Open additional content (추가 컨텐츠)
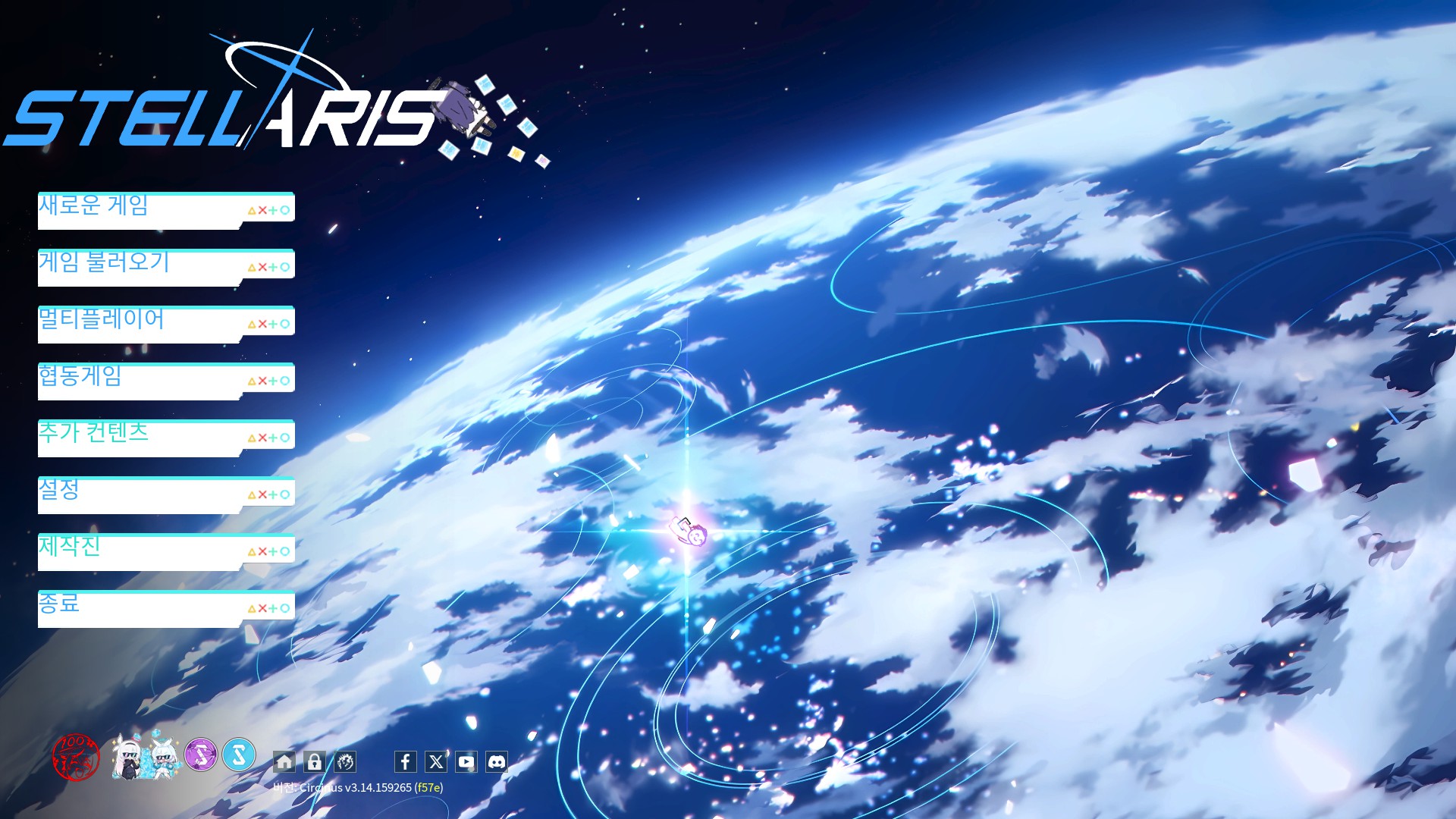This screenshot has height=819, width=1456. click(x=165, y=438)
